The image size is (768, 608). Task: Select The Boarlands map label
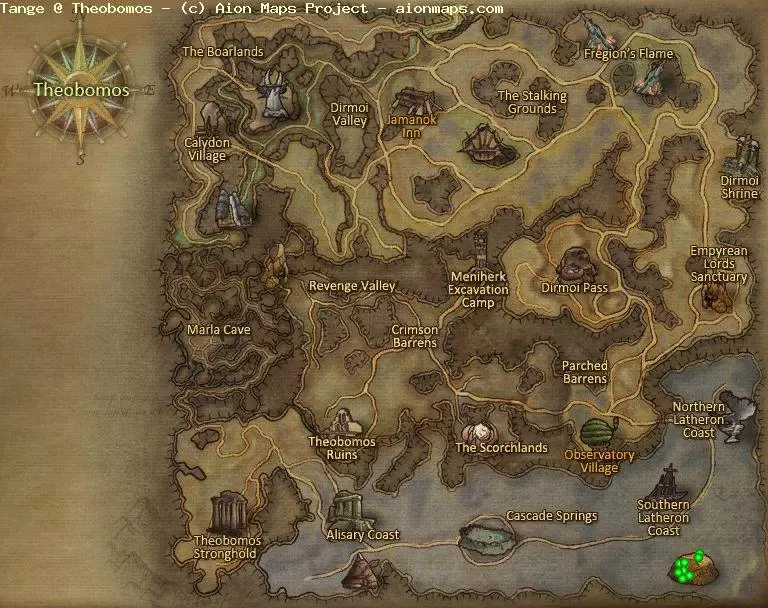223,52
